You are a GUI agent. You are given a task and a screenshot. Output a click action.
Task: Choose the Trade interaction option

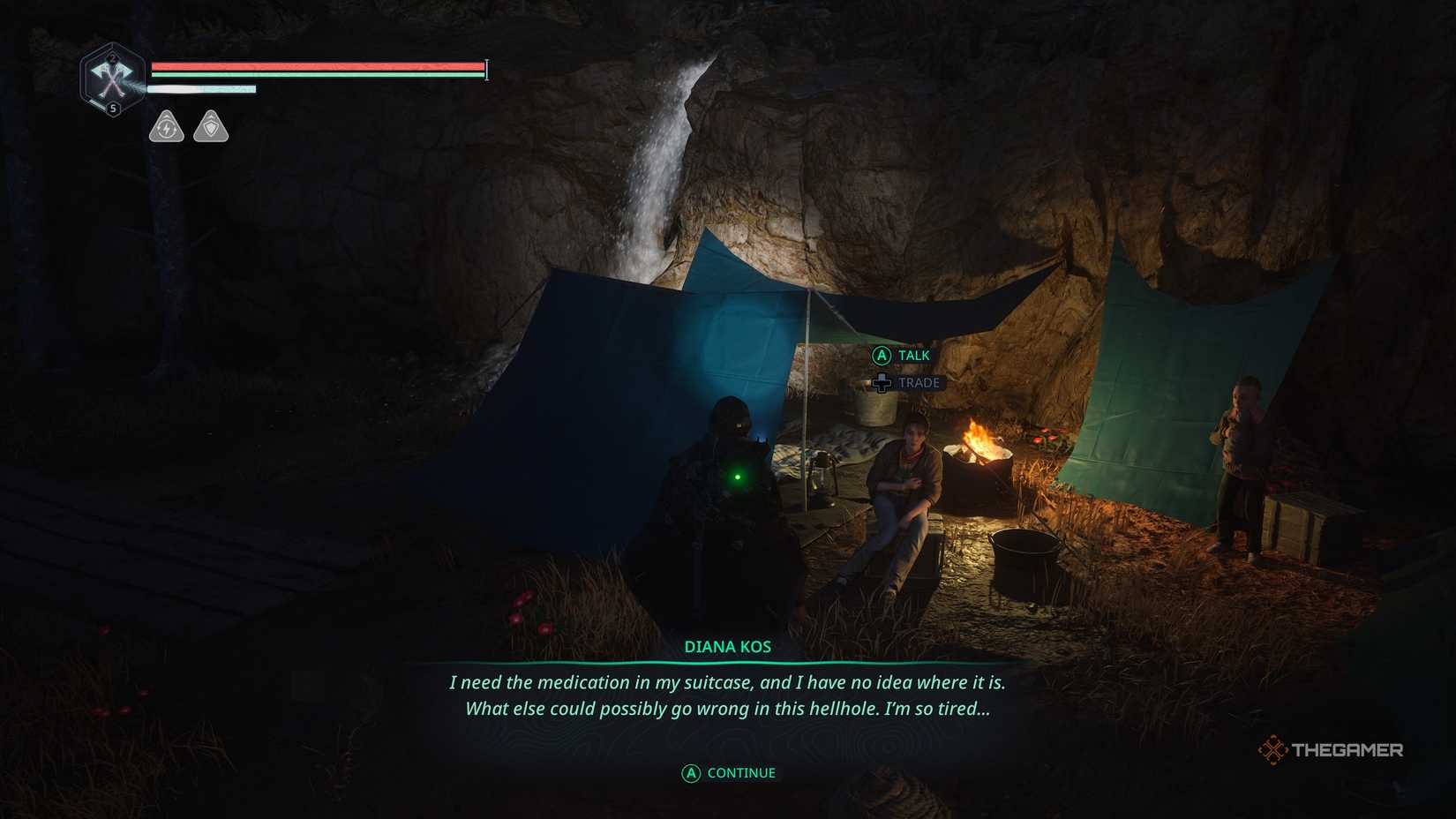906,383
